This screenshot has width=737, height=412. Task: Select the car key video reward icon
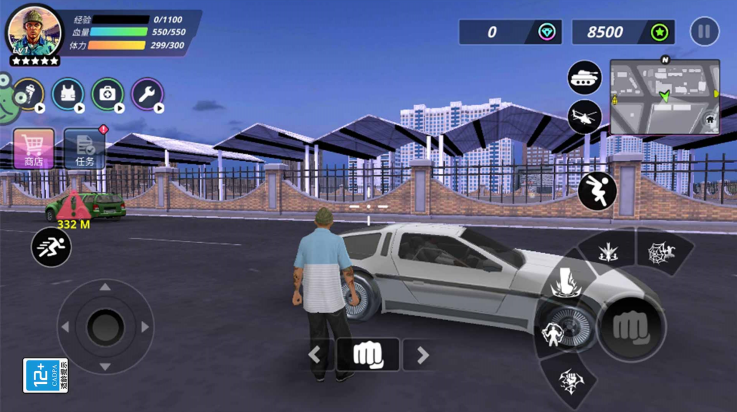coord(27,94)
